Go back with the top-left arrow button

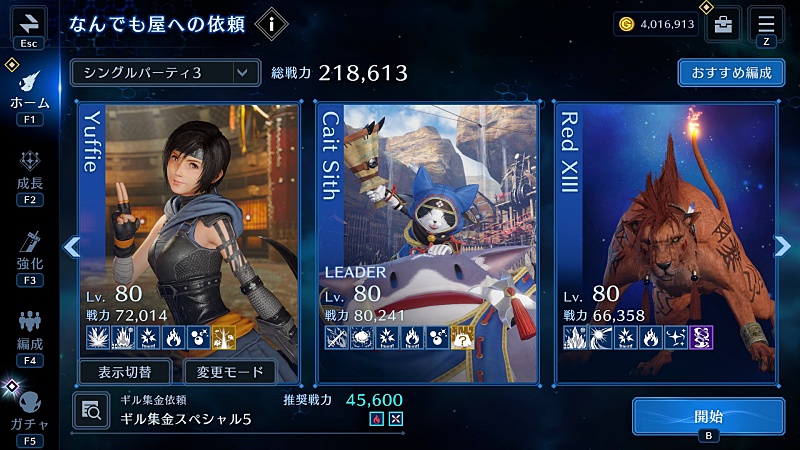point(29,22)
